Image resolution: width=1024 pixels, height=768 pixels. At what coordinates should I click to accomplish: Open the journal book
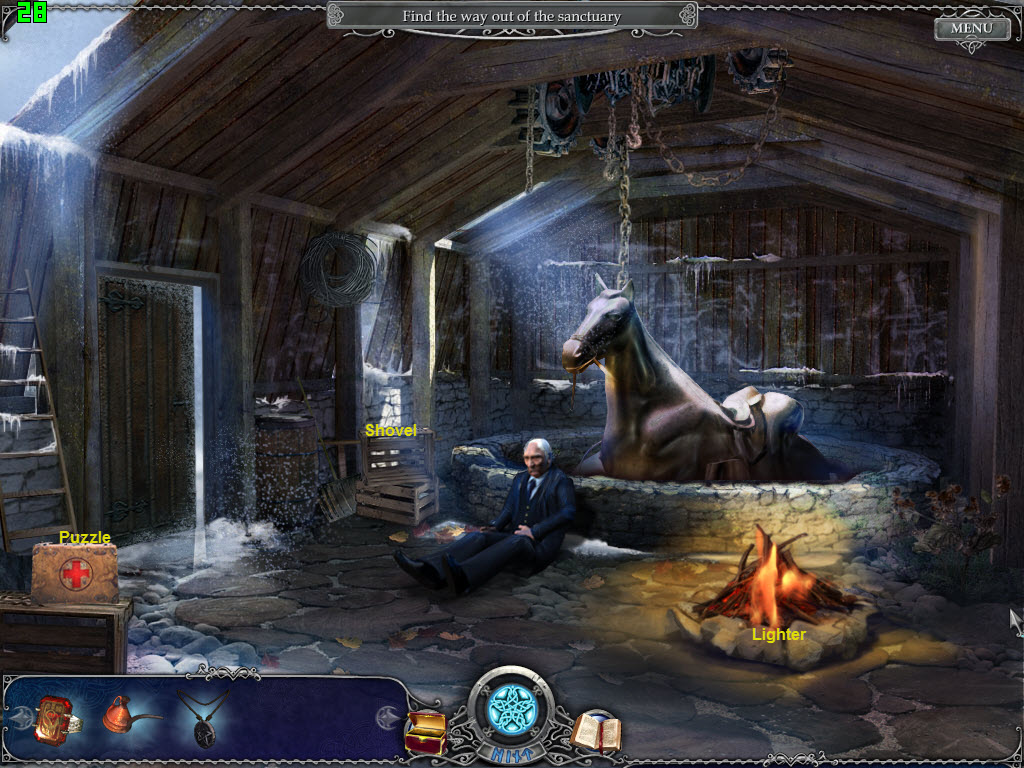[x=597, y=731]
